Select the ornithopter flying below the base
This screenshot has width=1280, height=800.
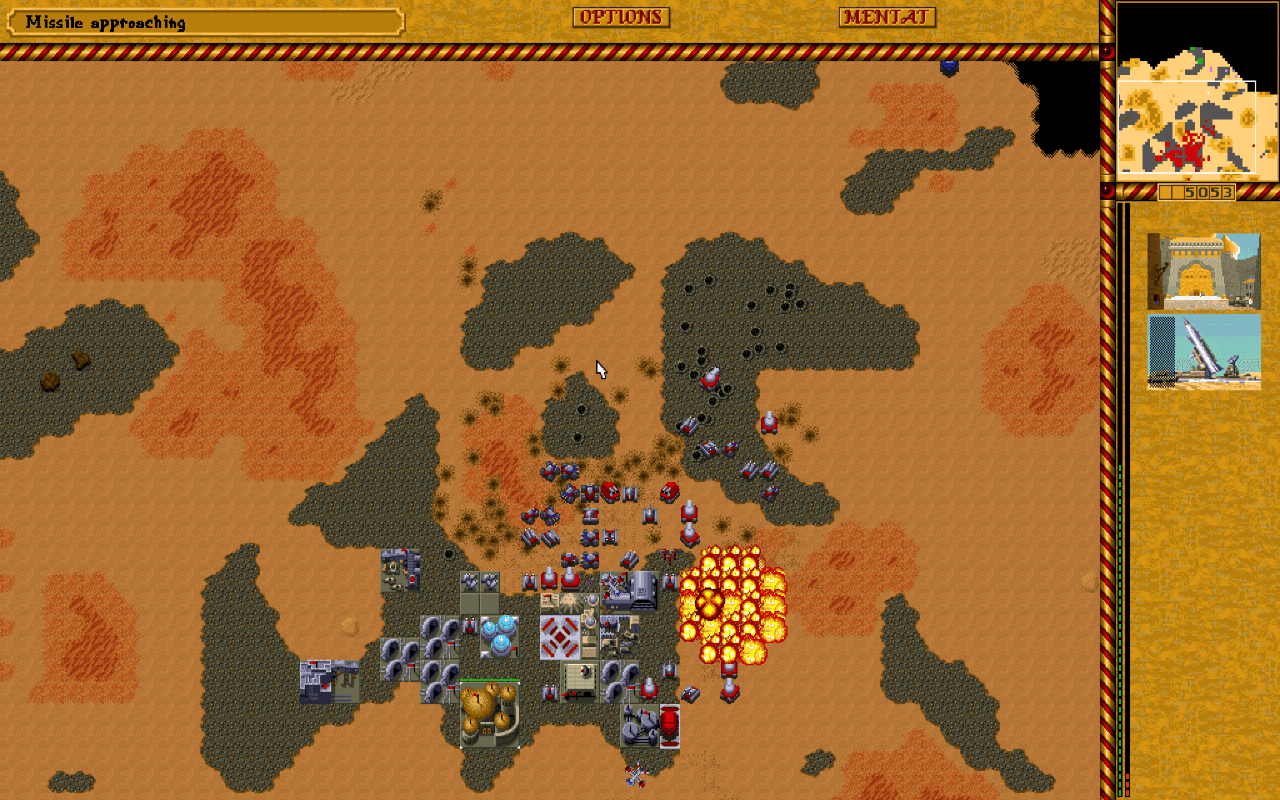[x=635, y=775]
